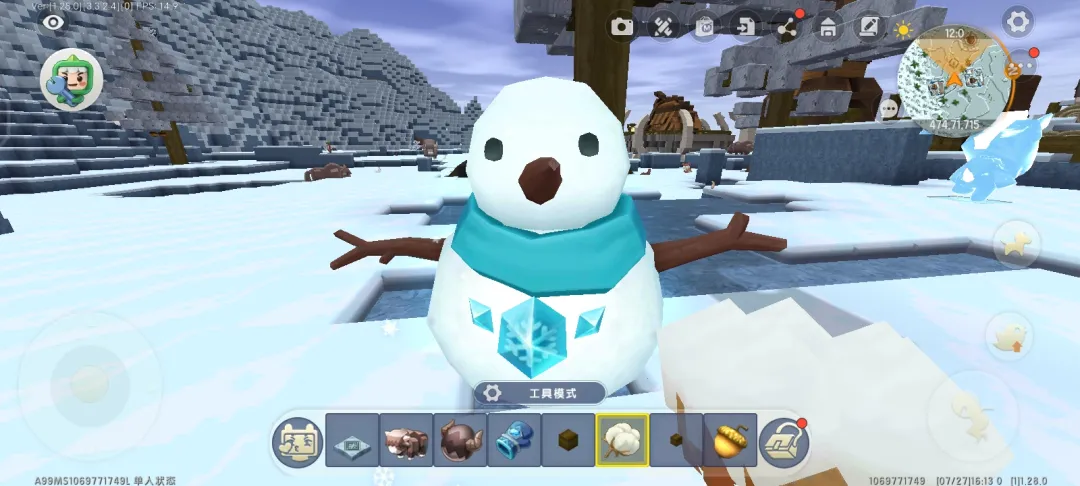Open the crossed tools build menu
Image resolution: width=1080 pixels, height=486 pixels.
[664, 26]
